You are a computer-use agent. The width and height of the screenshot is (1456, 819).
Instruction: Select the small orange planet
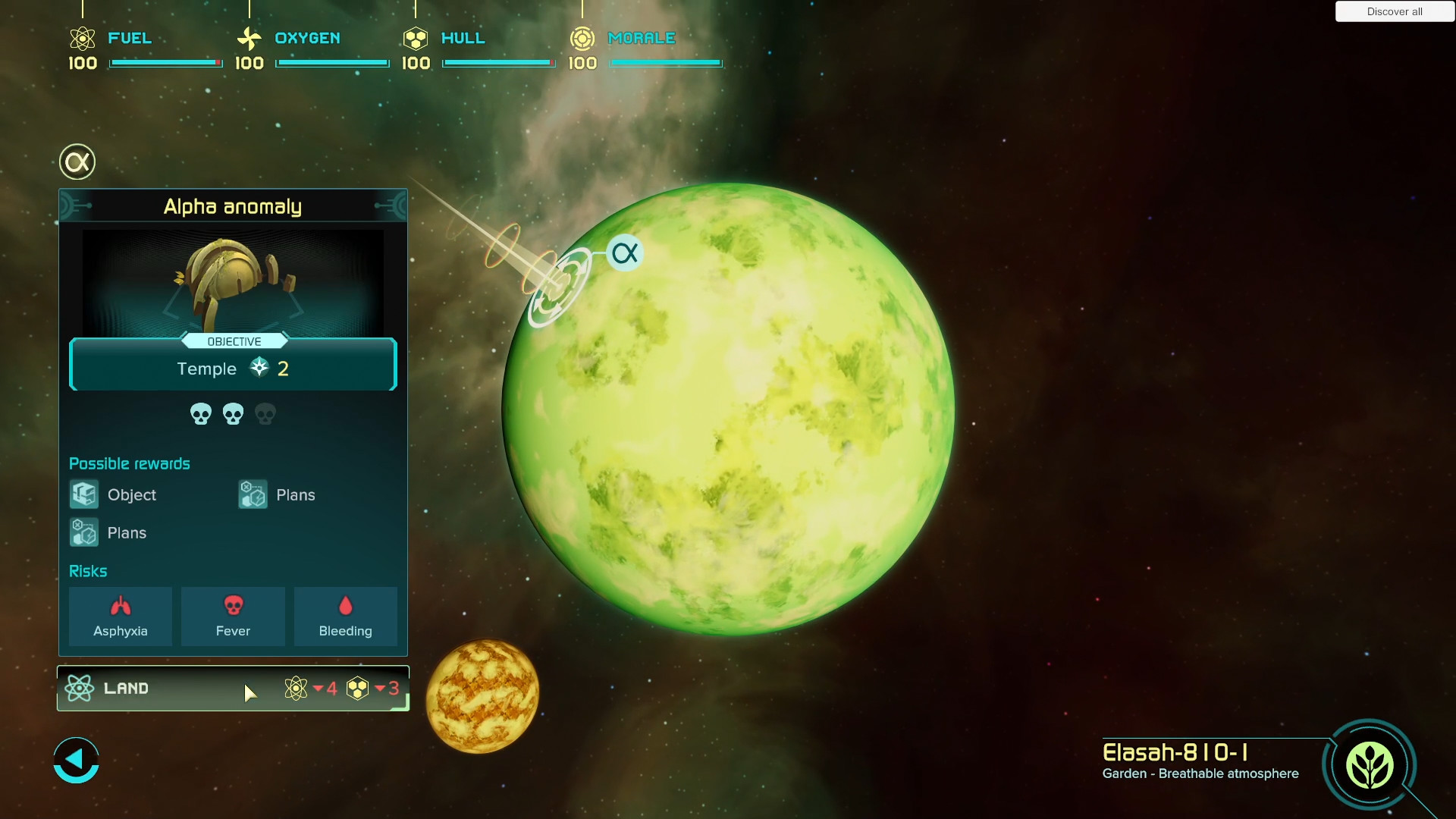[482, 696]
